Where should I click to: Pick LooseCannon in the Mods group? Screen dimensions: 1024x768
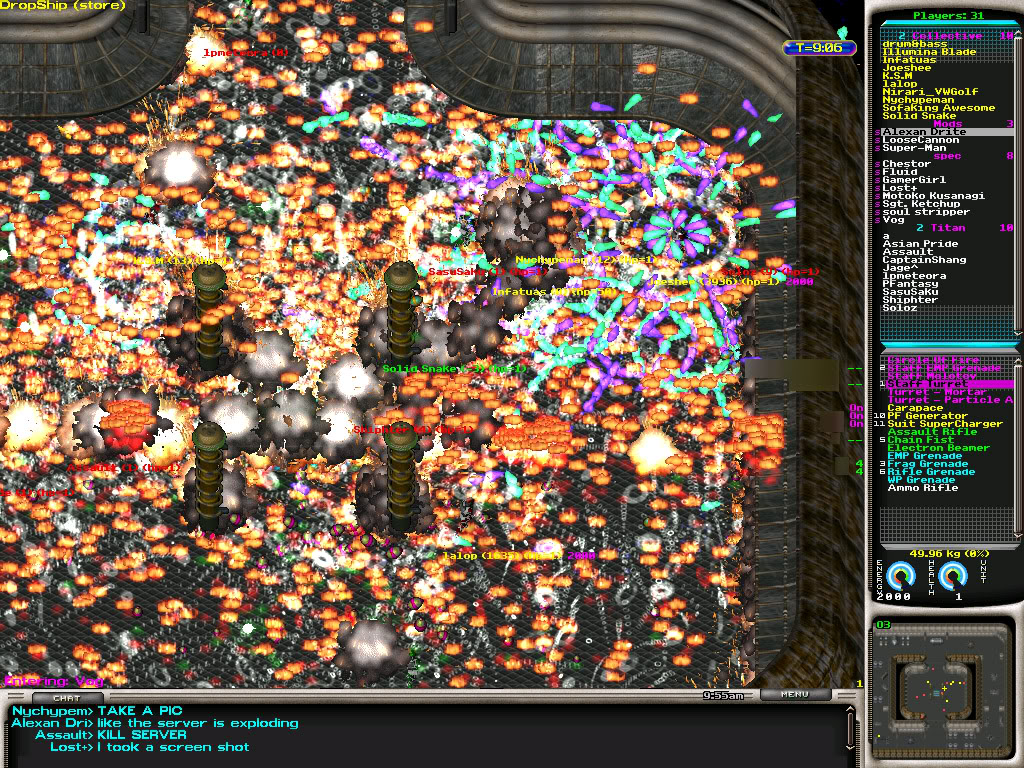coord(920,140)
